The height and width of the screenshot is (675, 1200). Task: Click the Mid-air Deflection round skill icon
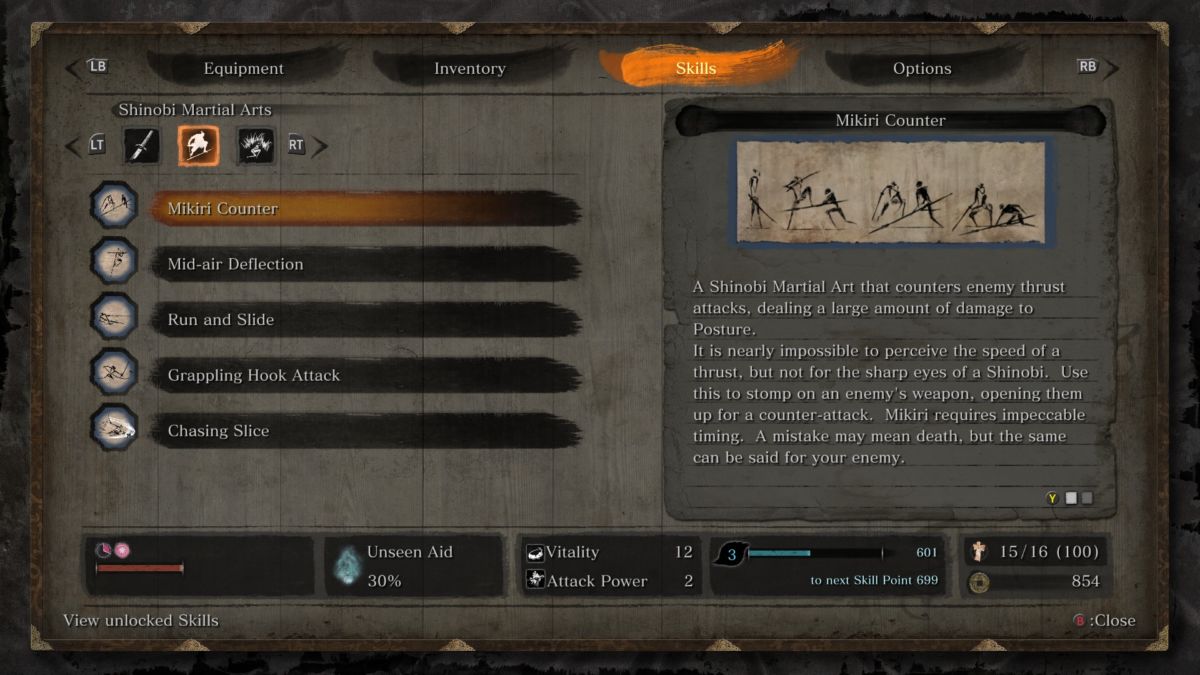coord(114,261)
